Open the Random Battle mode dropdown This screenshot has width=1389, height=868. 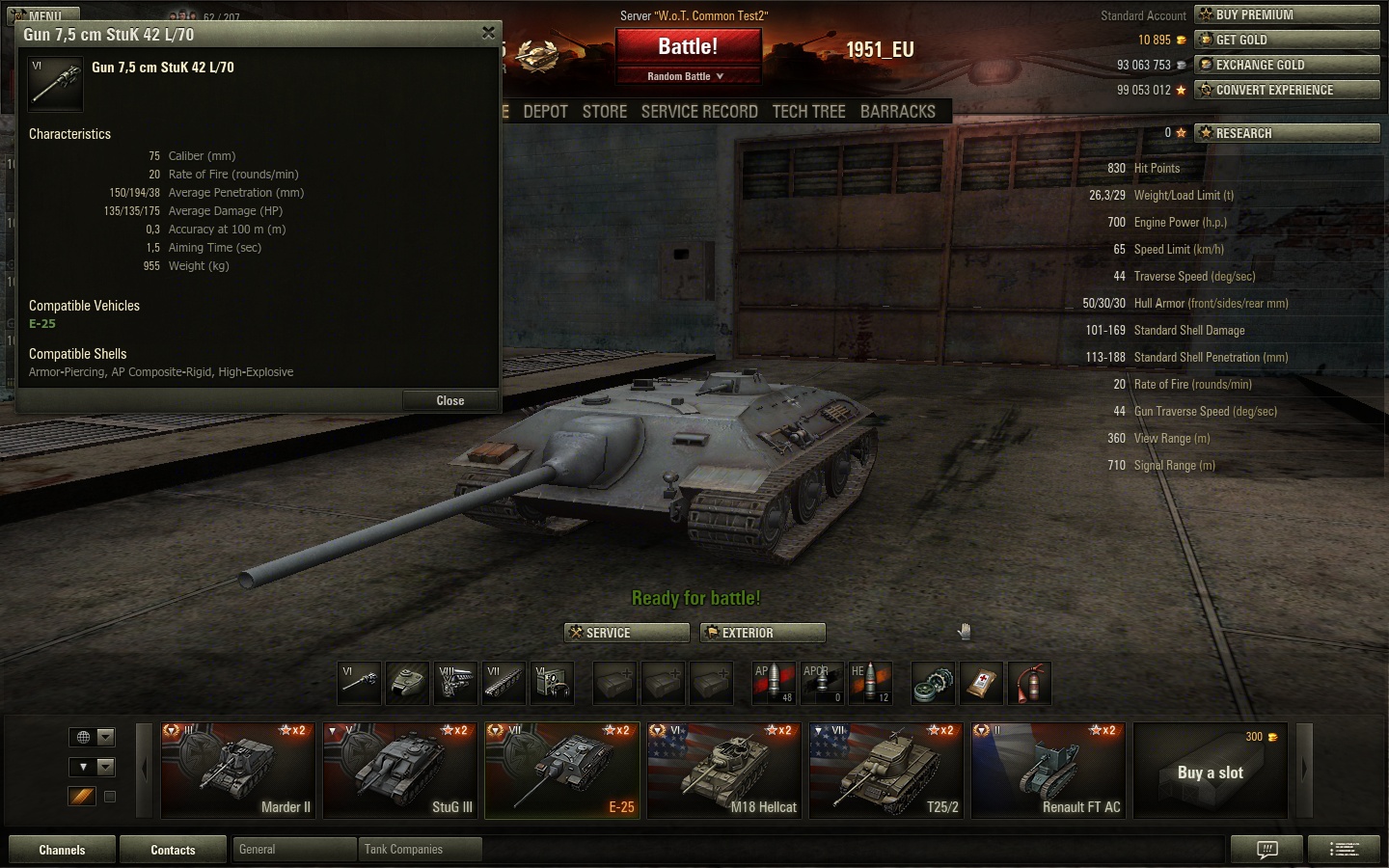click(686, 76)
